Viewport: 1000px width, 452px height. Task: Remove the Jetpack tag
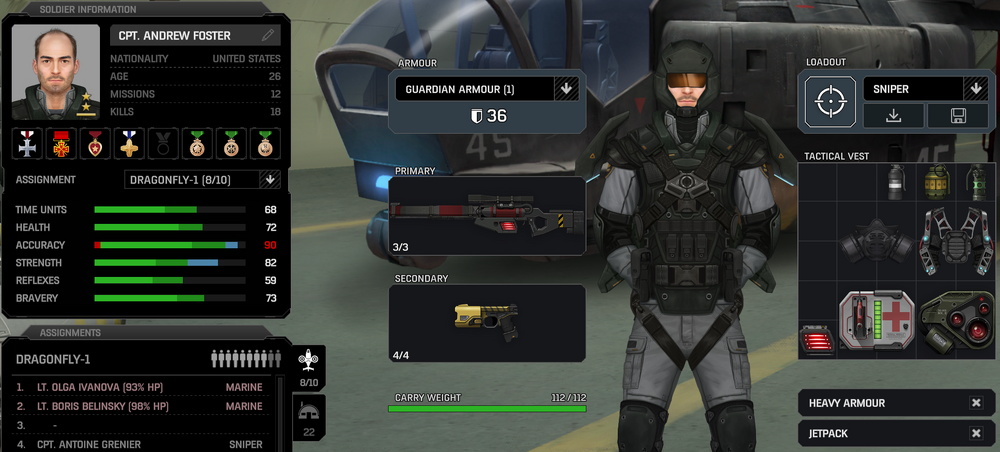[x=976, y=433]
